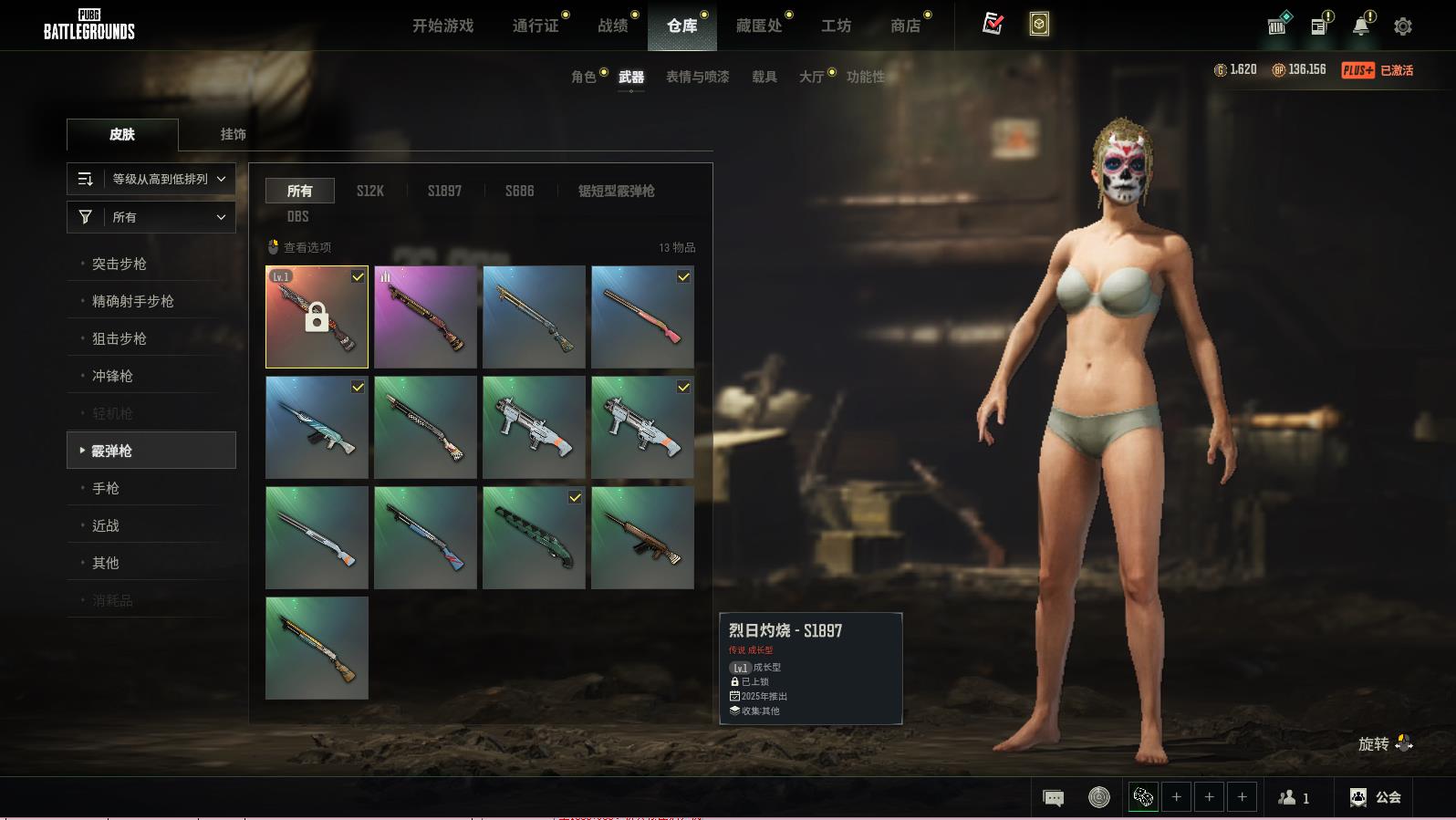1456x820 pixels.
Task: Switch to the 挂饰 charms tab
Action: [233, 134]
